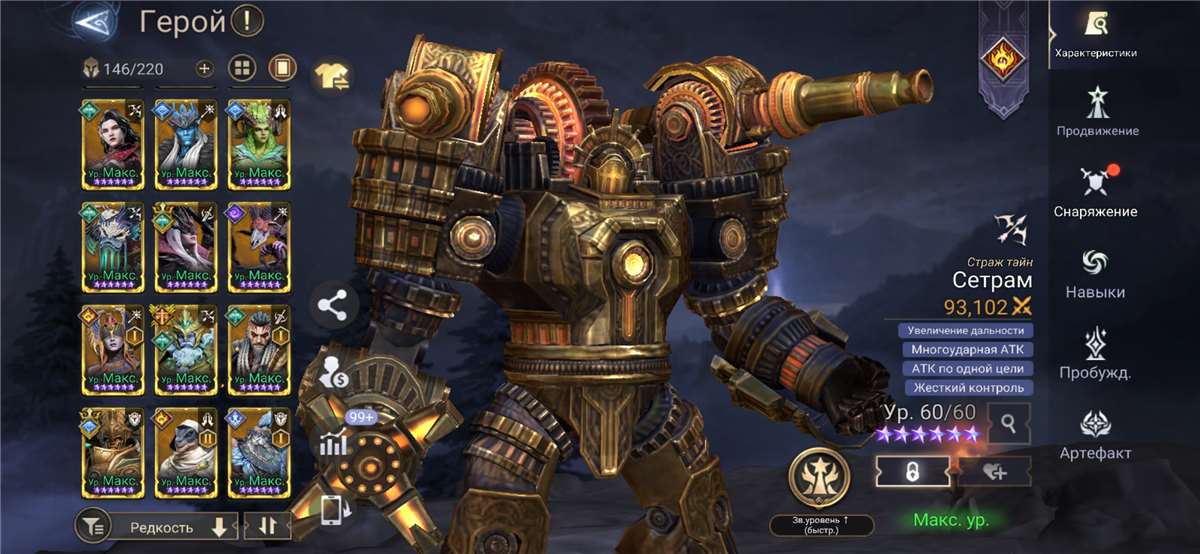Open the Продвижение tab
This screenshot has width=1200, height=554.
(x=1097, y=110)
